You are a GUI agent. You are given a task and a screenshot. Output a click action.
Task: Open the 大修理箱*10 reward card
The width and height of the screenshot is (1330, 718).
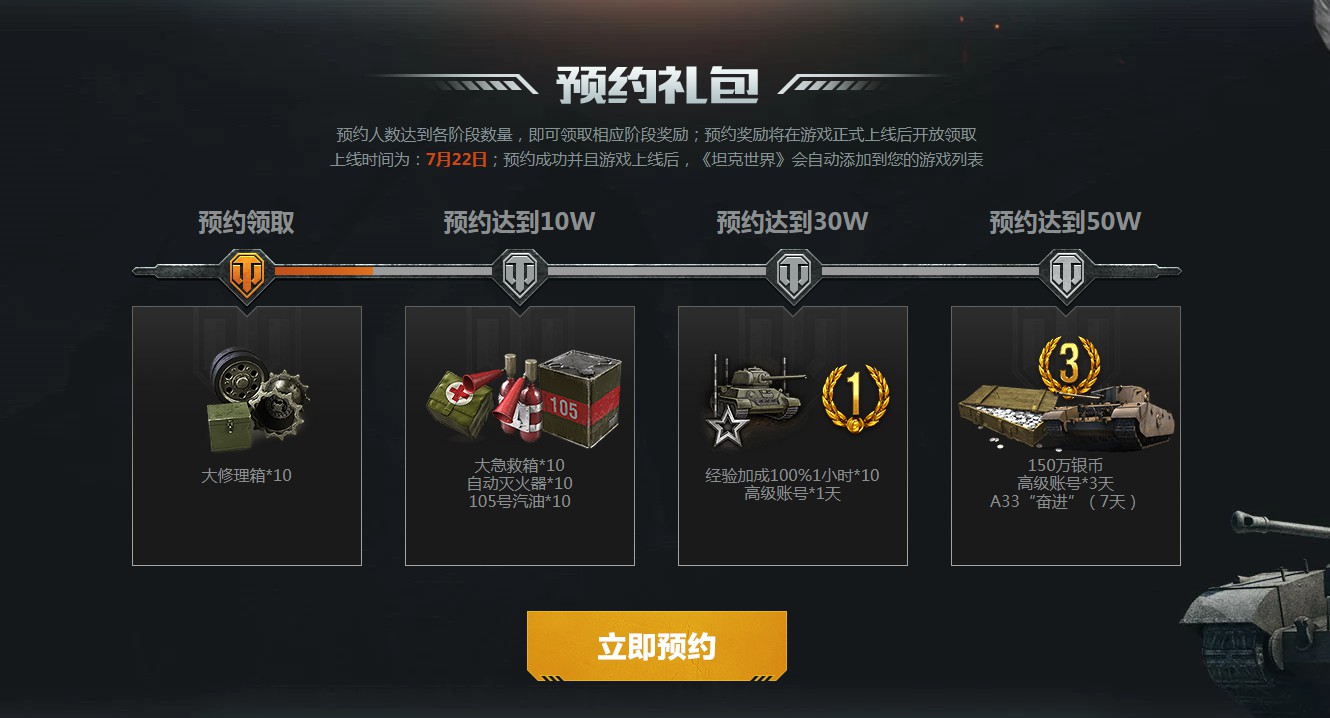tap(247, 436)
